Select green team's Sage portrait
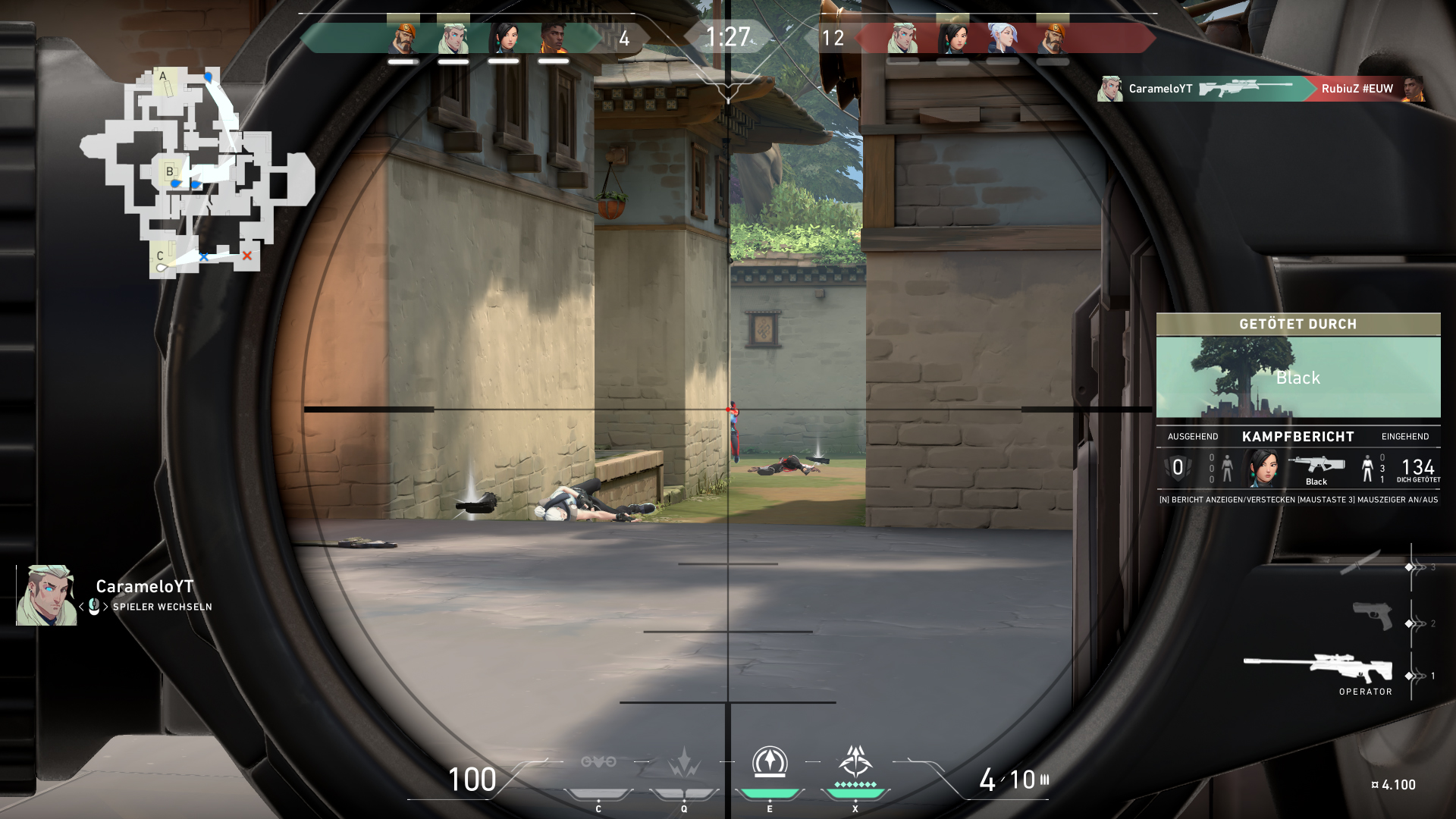 (x=504, y=38)
